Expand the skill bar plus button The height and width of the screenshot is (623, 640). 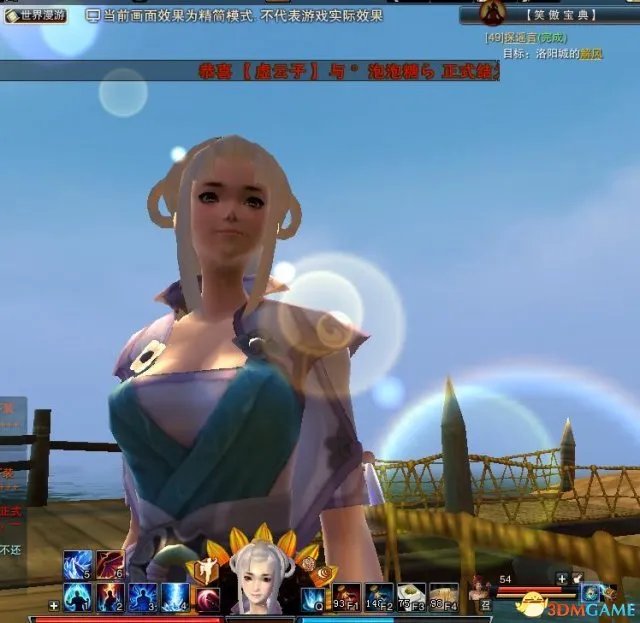click(x=53, y=605)
